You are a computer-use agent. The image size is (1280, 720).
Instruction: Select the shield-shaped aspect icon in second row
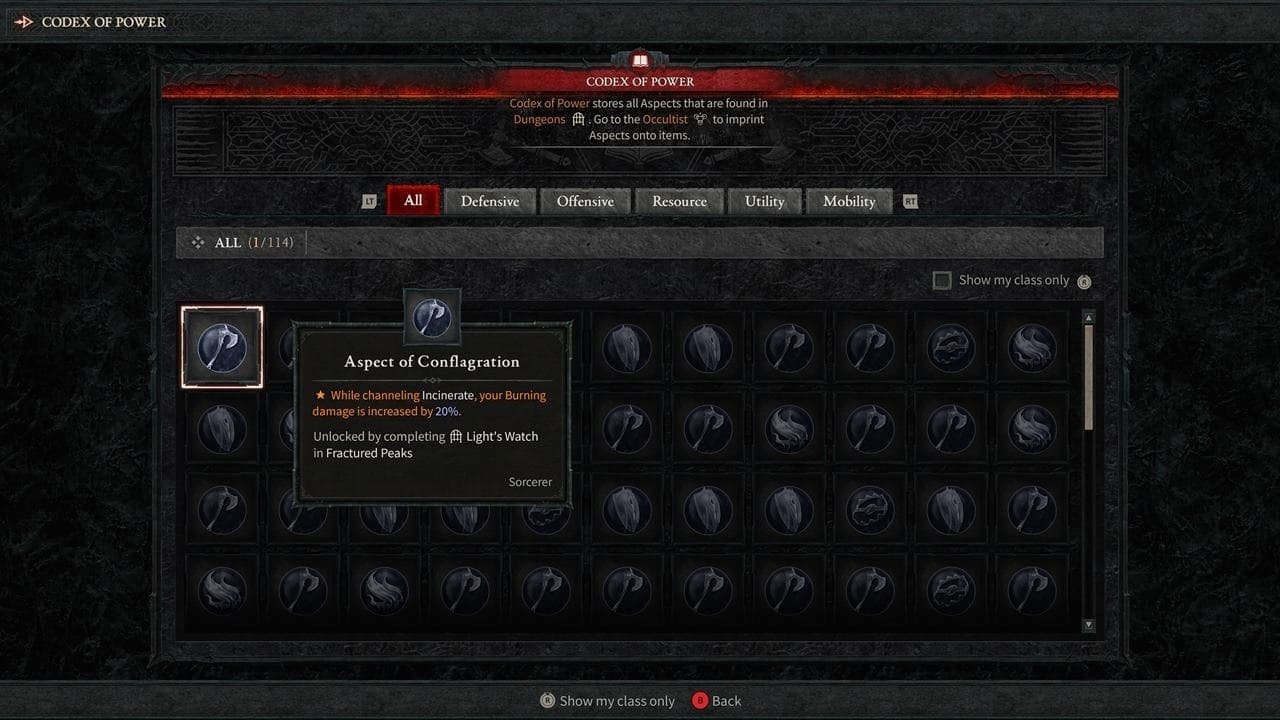tap(222, 428)
